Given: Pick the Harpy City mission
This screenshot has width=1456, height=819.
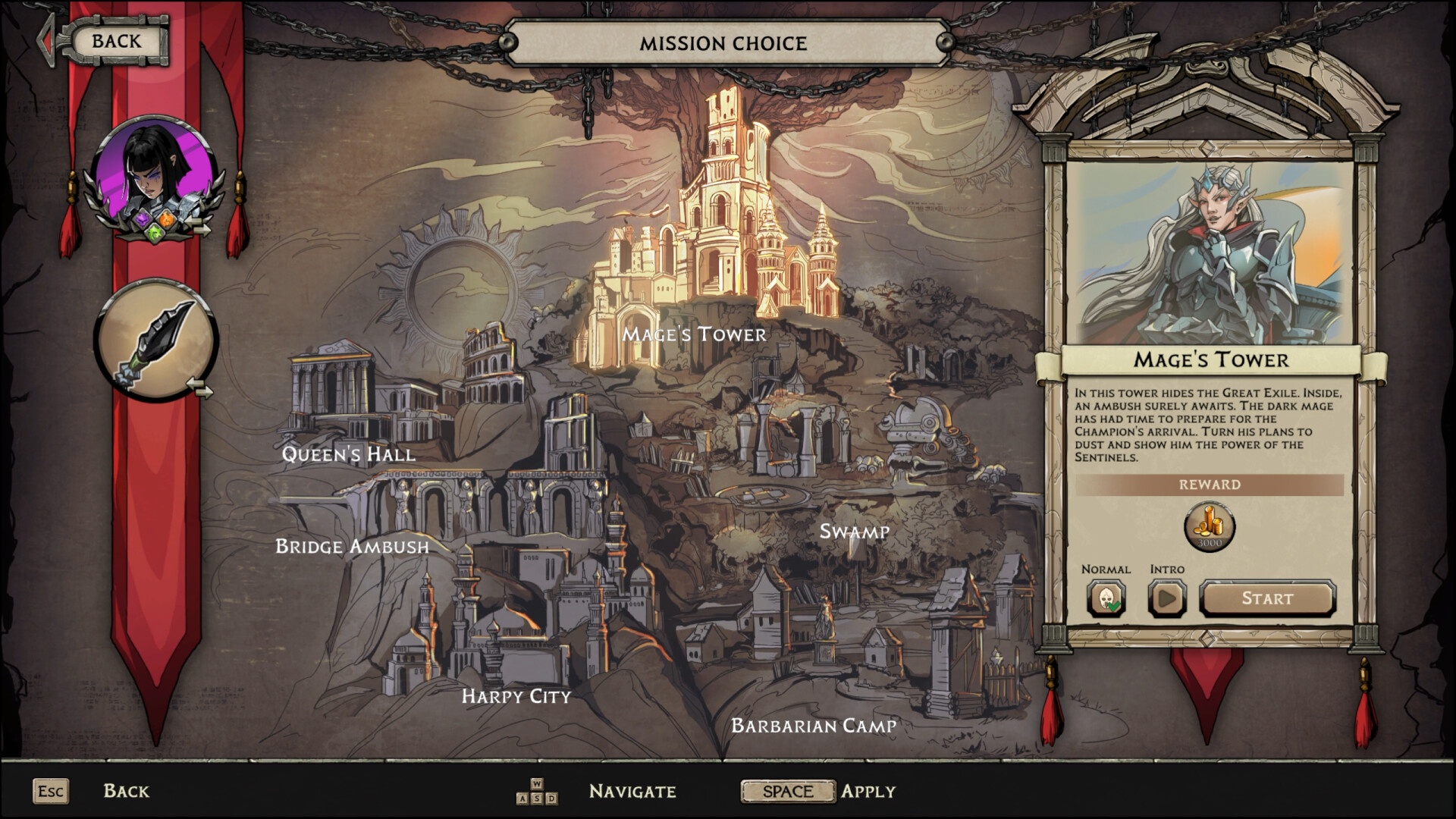Looking at the screenshot, I should 516,696.
